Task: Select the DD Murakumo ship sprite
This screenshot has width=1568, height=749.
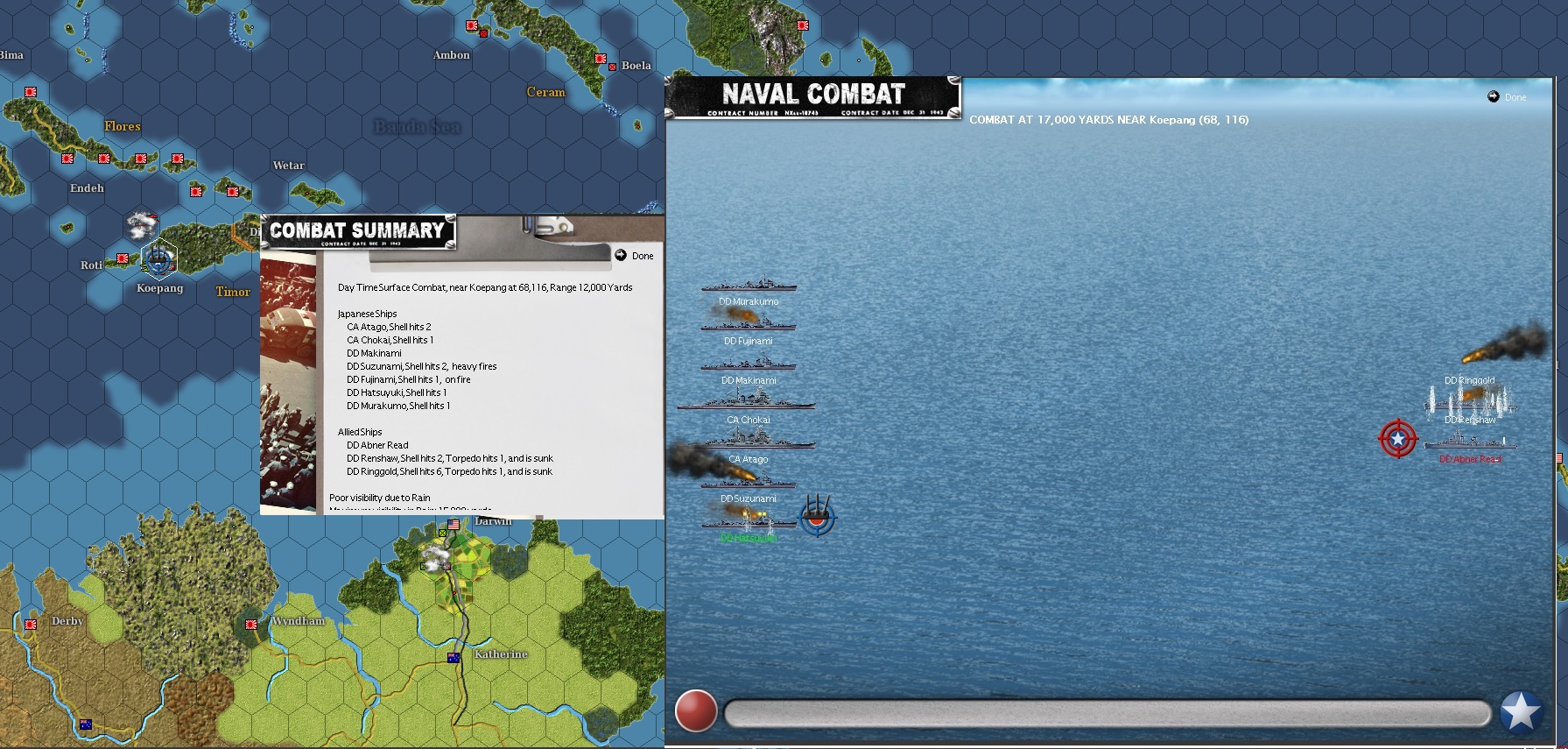Action: click(x=749, y=287)
